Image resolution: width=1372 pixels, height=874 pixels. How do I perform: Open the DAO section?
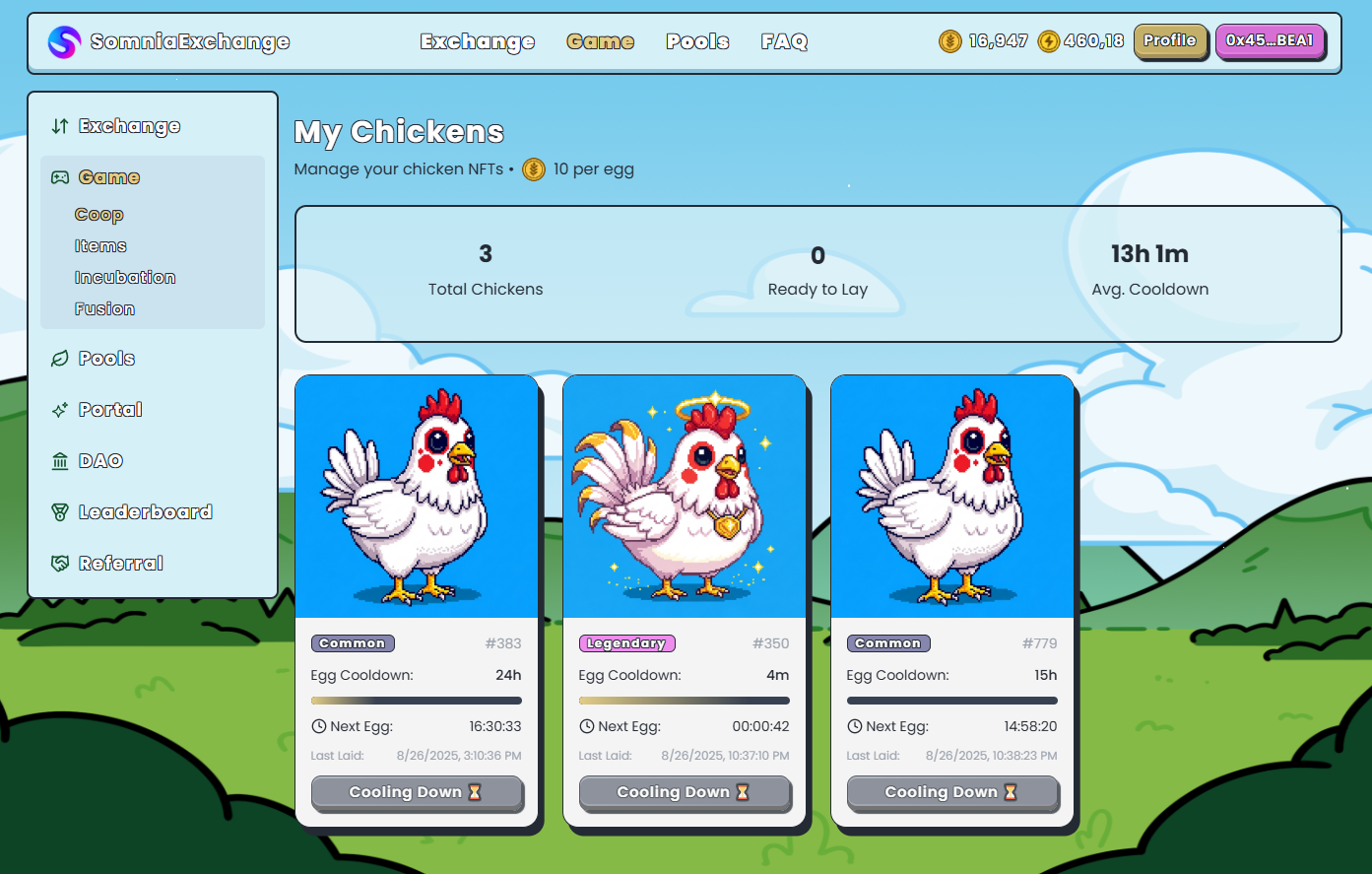click(100, 461)
